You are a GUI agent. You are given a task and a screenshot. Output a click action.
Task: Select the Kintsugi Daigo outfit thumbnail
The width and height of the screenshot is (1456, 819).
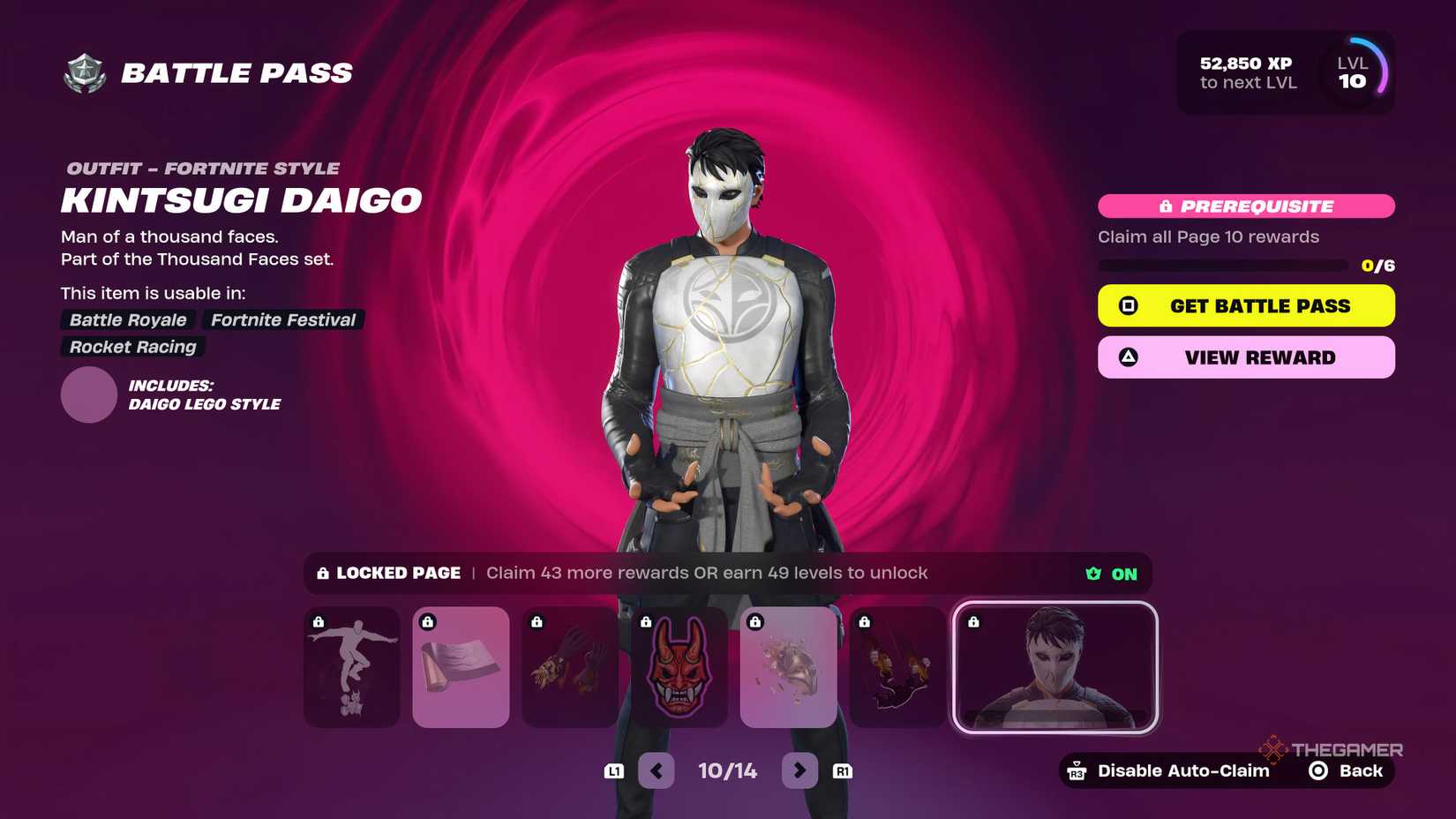click(x=1055, y=667)
